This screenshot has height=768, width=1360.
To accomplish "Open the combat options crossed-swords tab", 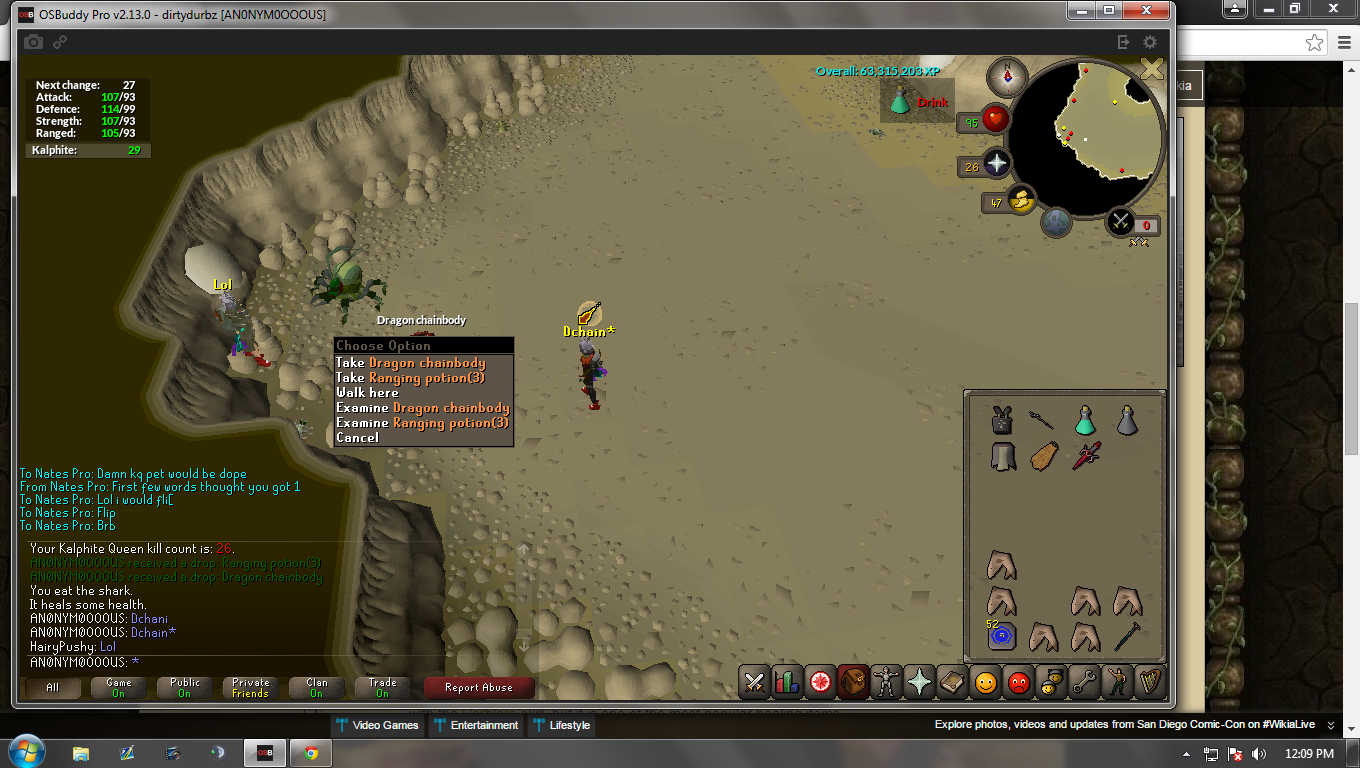I will coord(755,682).
